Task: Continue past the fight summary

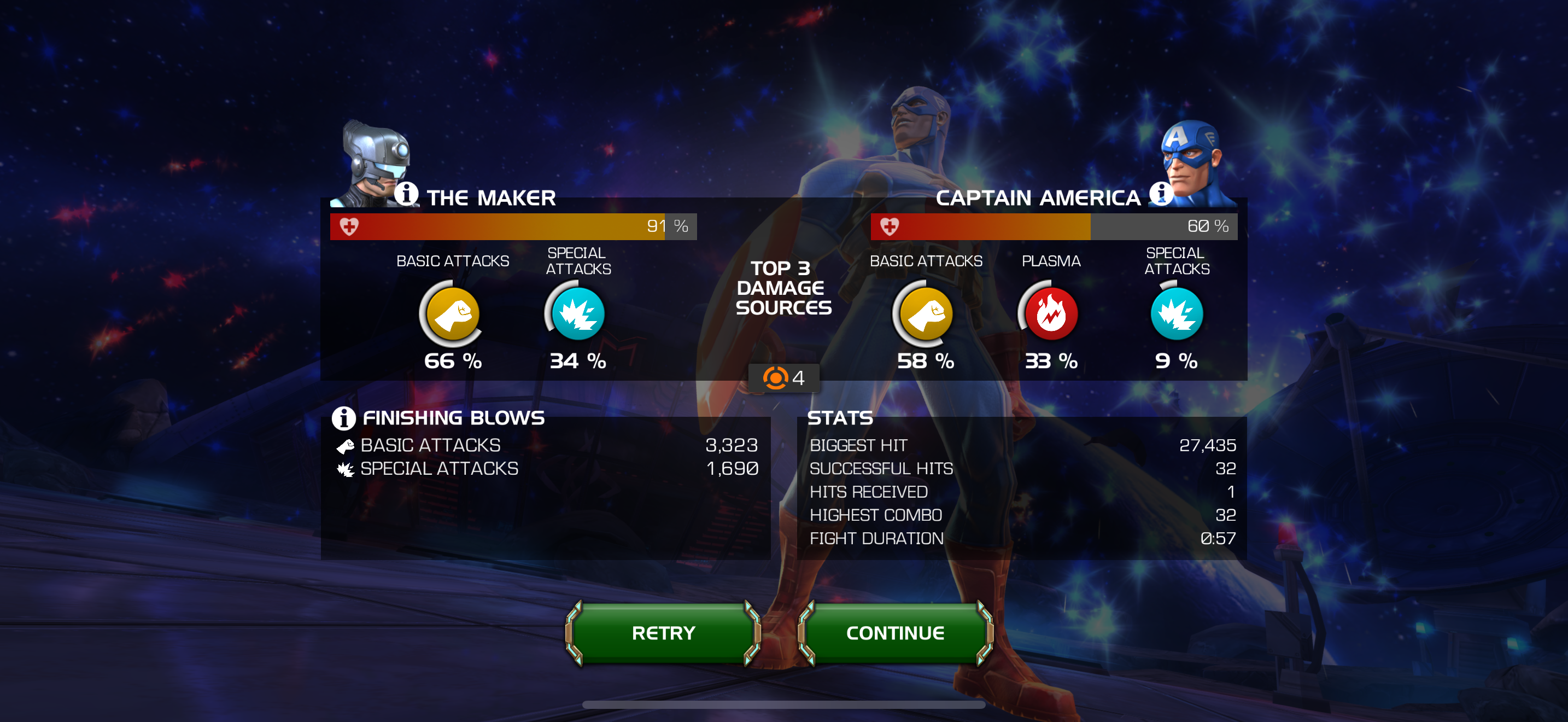Action: point(895,633)
